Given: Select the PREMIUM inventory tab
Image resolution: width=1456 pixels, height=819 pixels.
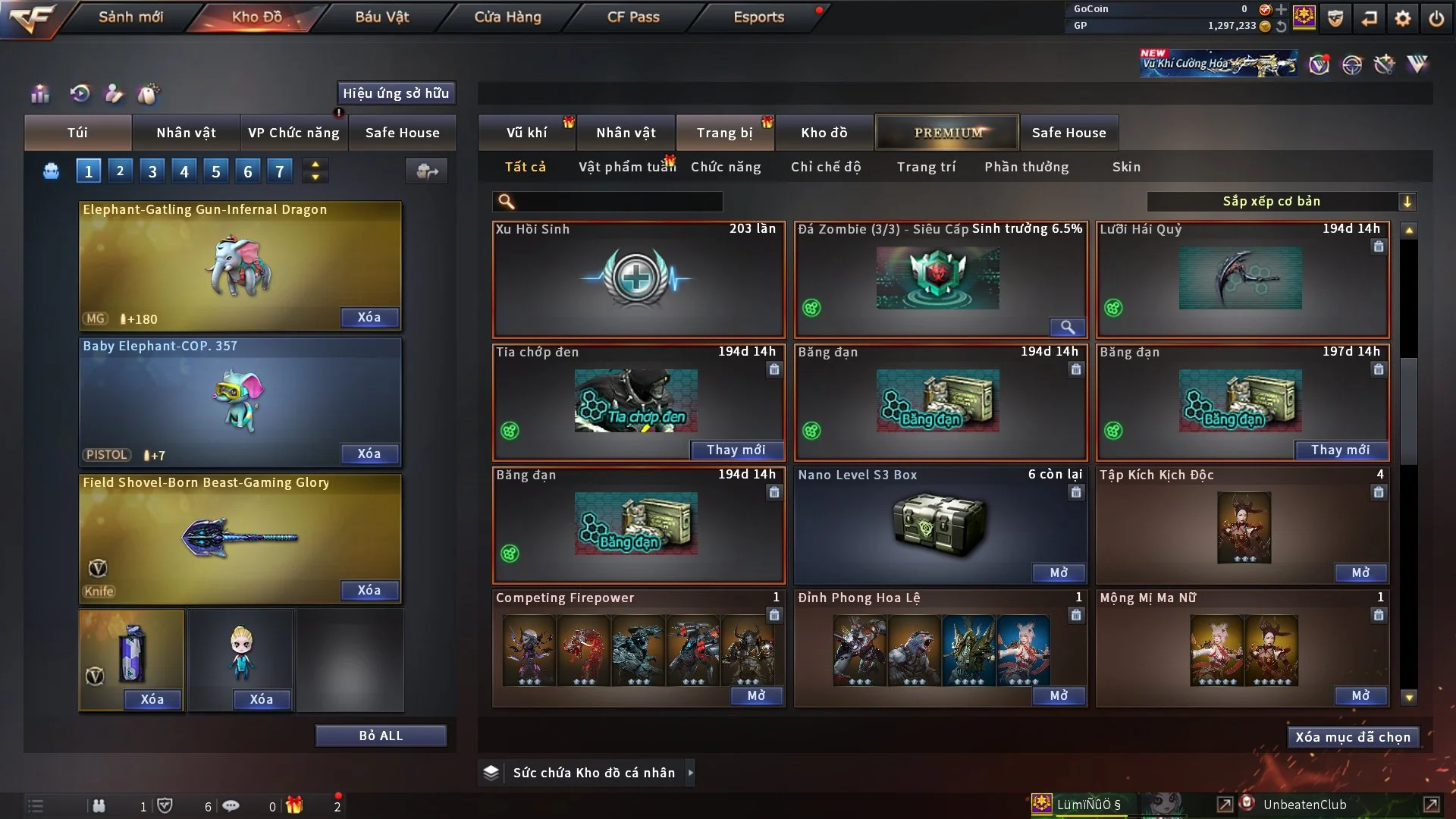Looking at the screenshot, I should tap(948, 133).
